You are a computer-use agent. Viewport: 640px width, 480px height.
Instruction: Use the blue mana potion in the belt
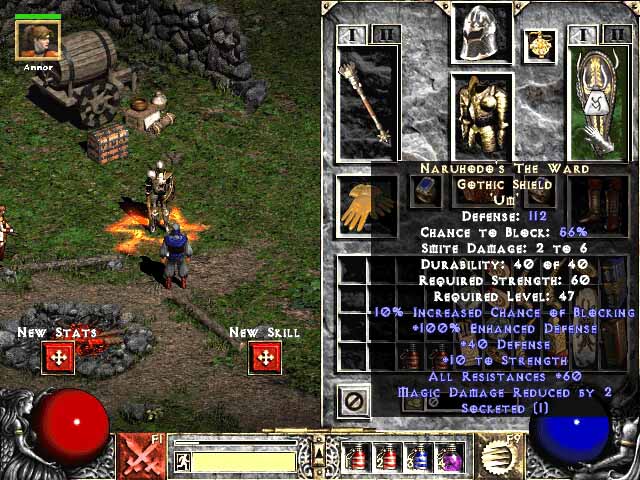click(x=420, y=458)
